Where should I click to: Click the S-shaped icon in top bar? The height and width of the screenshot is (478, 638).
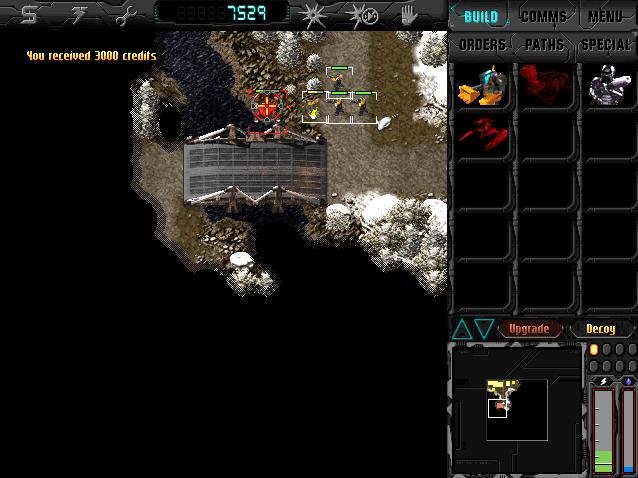pyautogui.click(x=29, y=15)
